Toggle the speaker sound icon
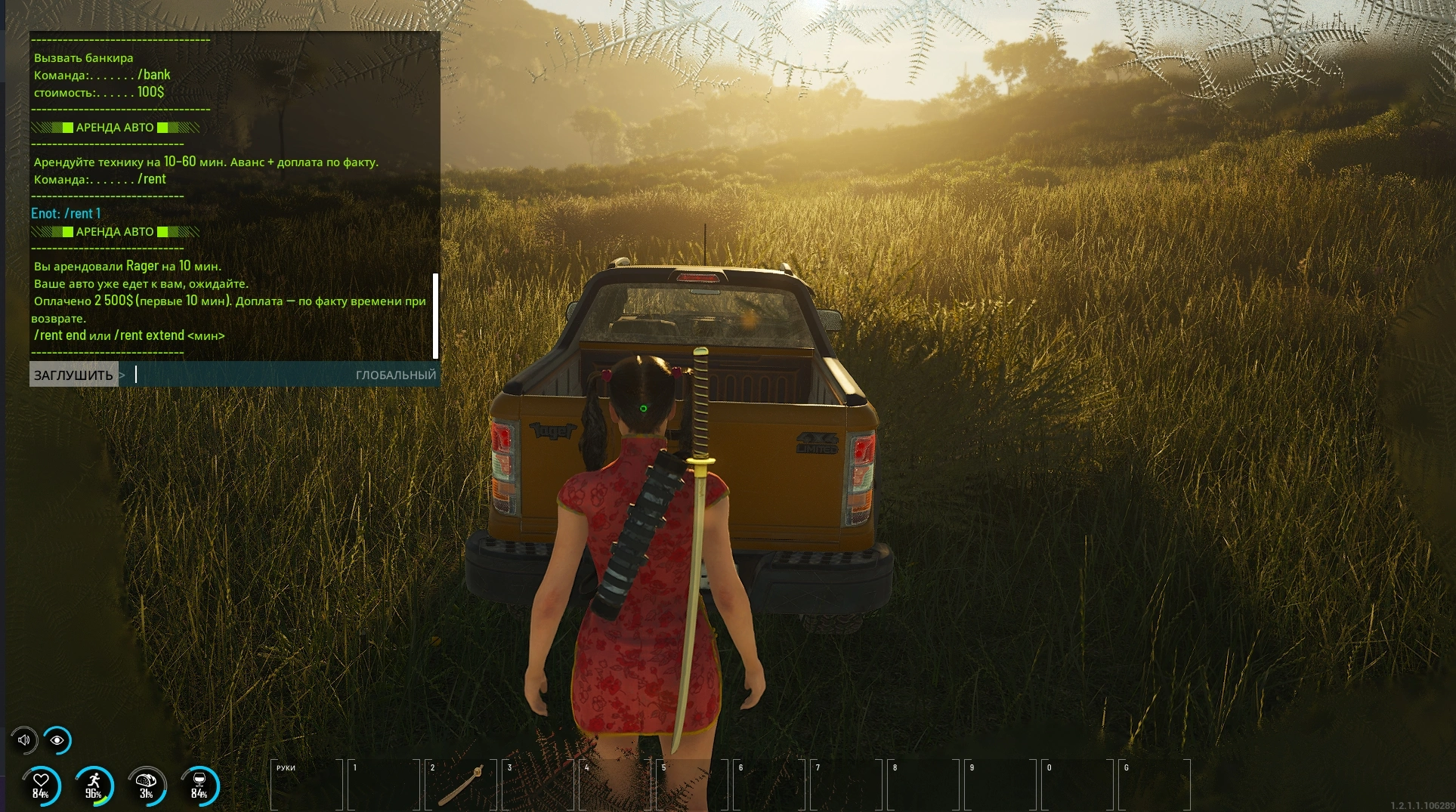 [x=24, y=740]
